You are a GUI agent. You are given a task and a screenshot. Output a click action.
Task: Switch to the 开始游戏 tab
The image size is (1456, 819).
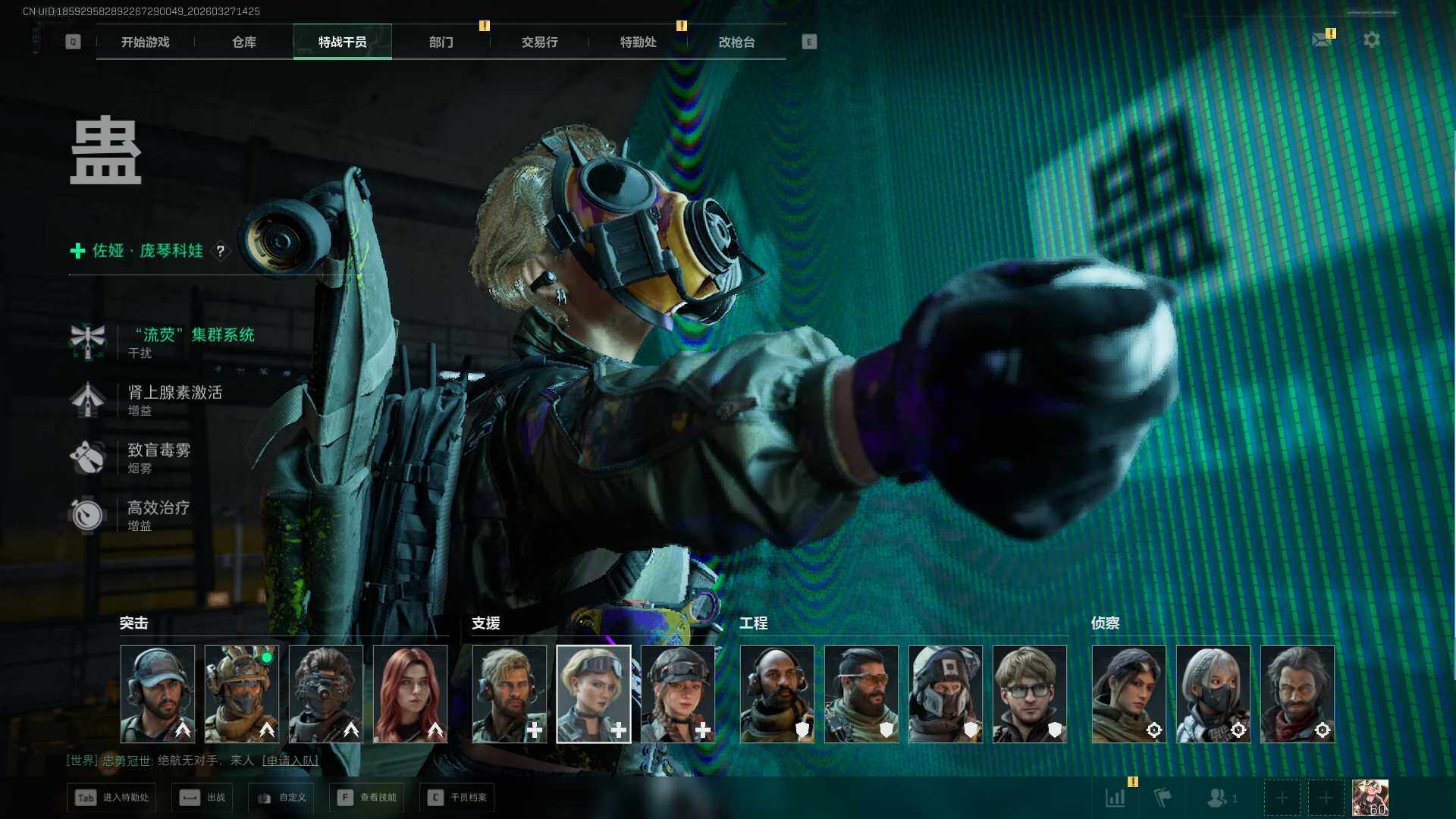point(145,42)
